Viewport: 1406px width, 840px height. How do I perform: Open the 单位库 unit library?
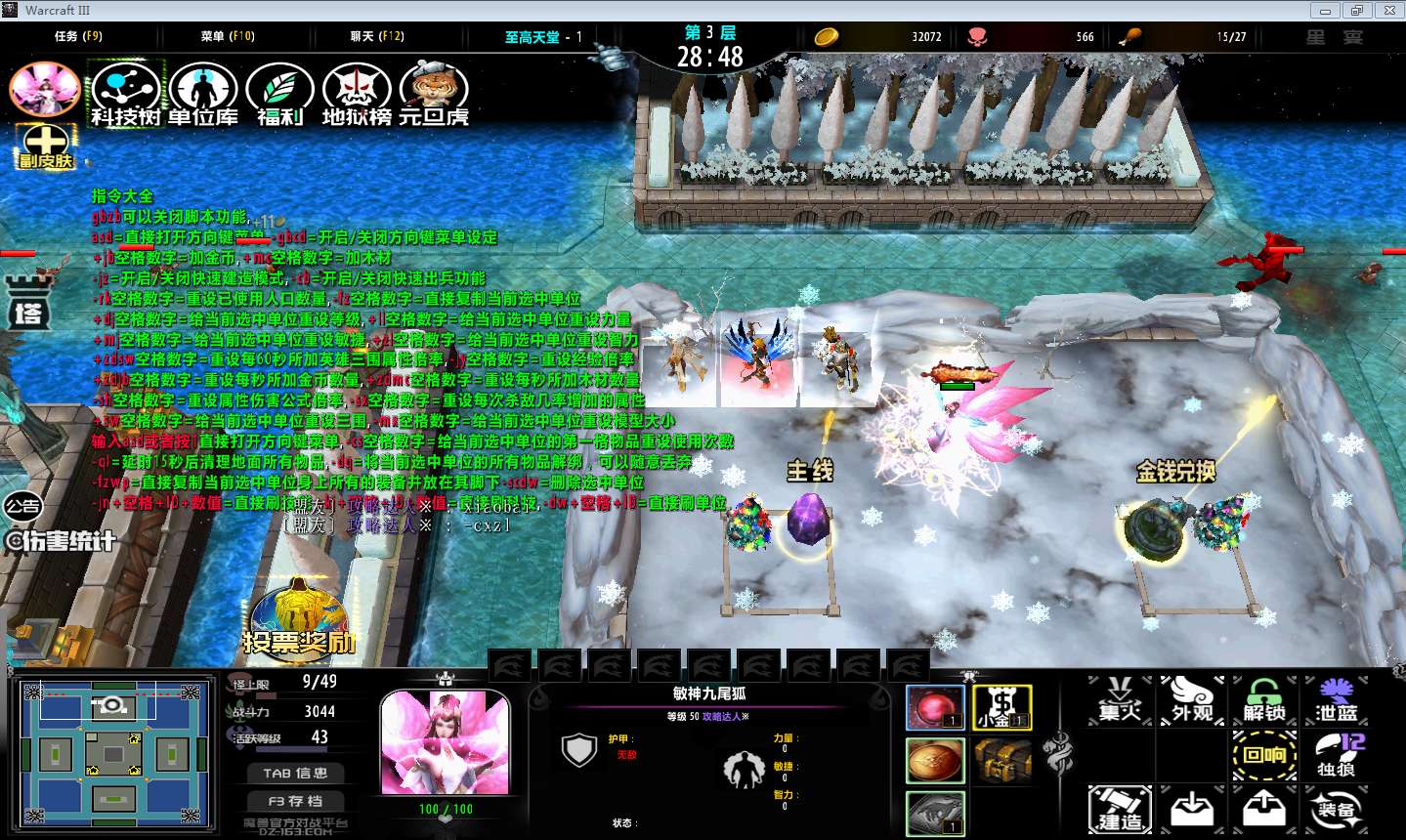tap(202, 92)
